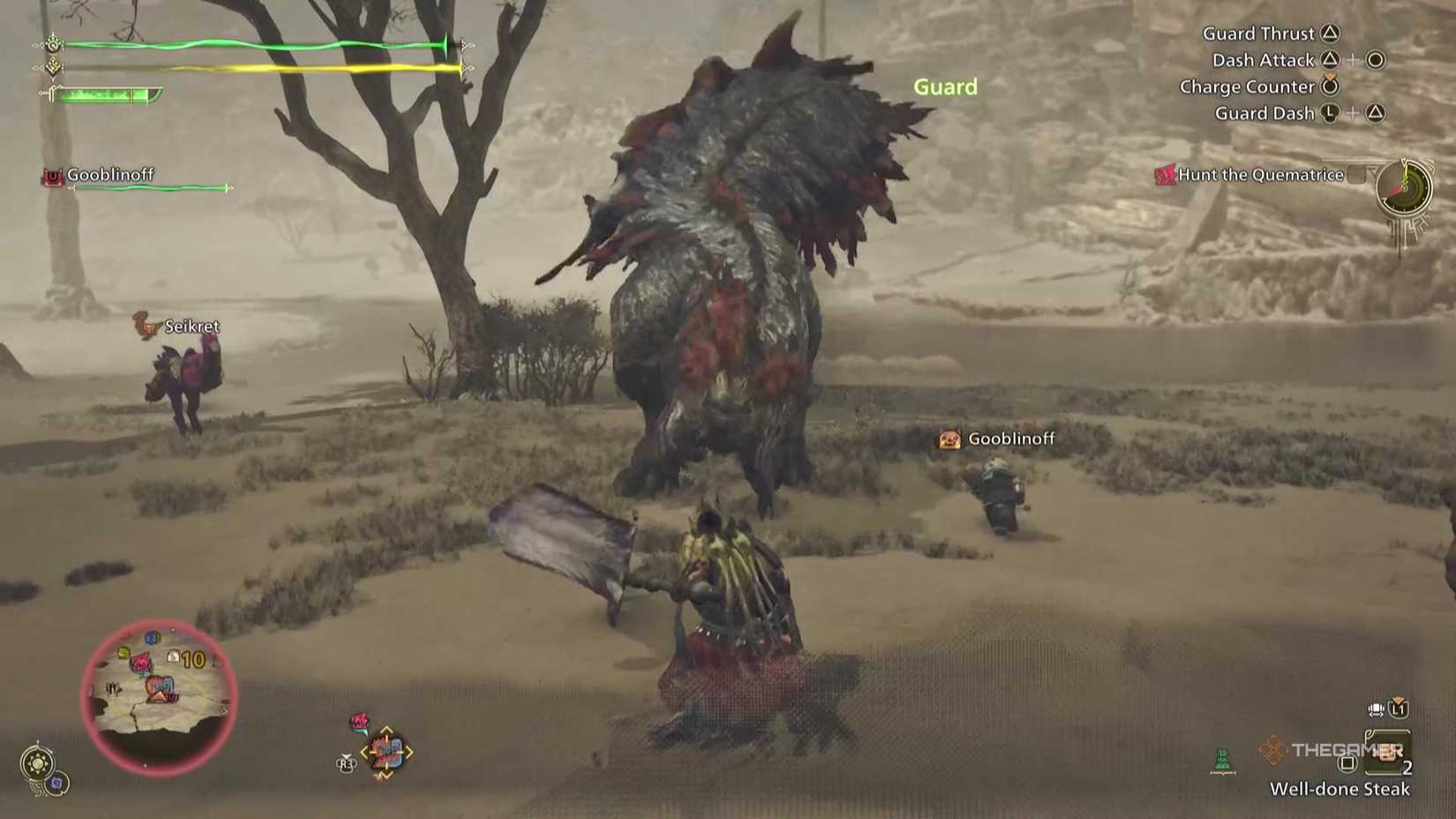Click Gooblinoff's hunter face icon on the field

(950, 439)
